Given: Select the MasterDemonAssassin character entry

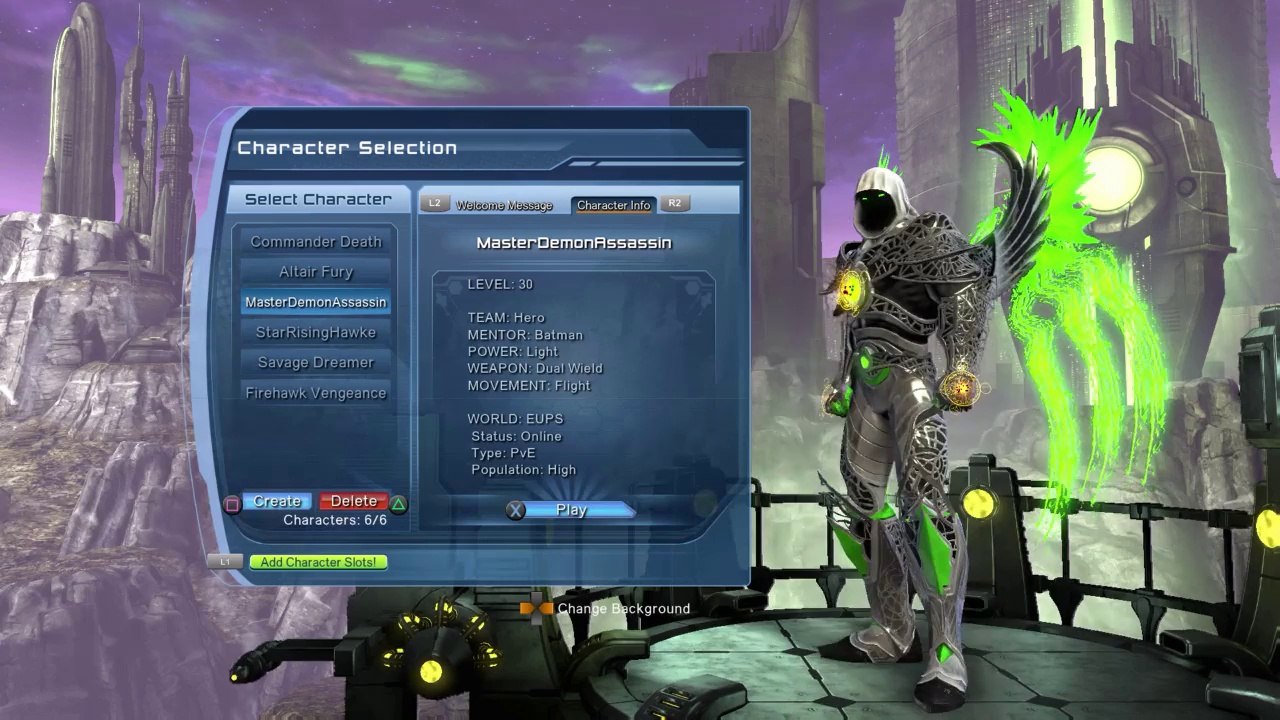Looking at the screenshot, I should (x=316, y=302).
